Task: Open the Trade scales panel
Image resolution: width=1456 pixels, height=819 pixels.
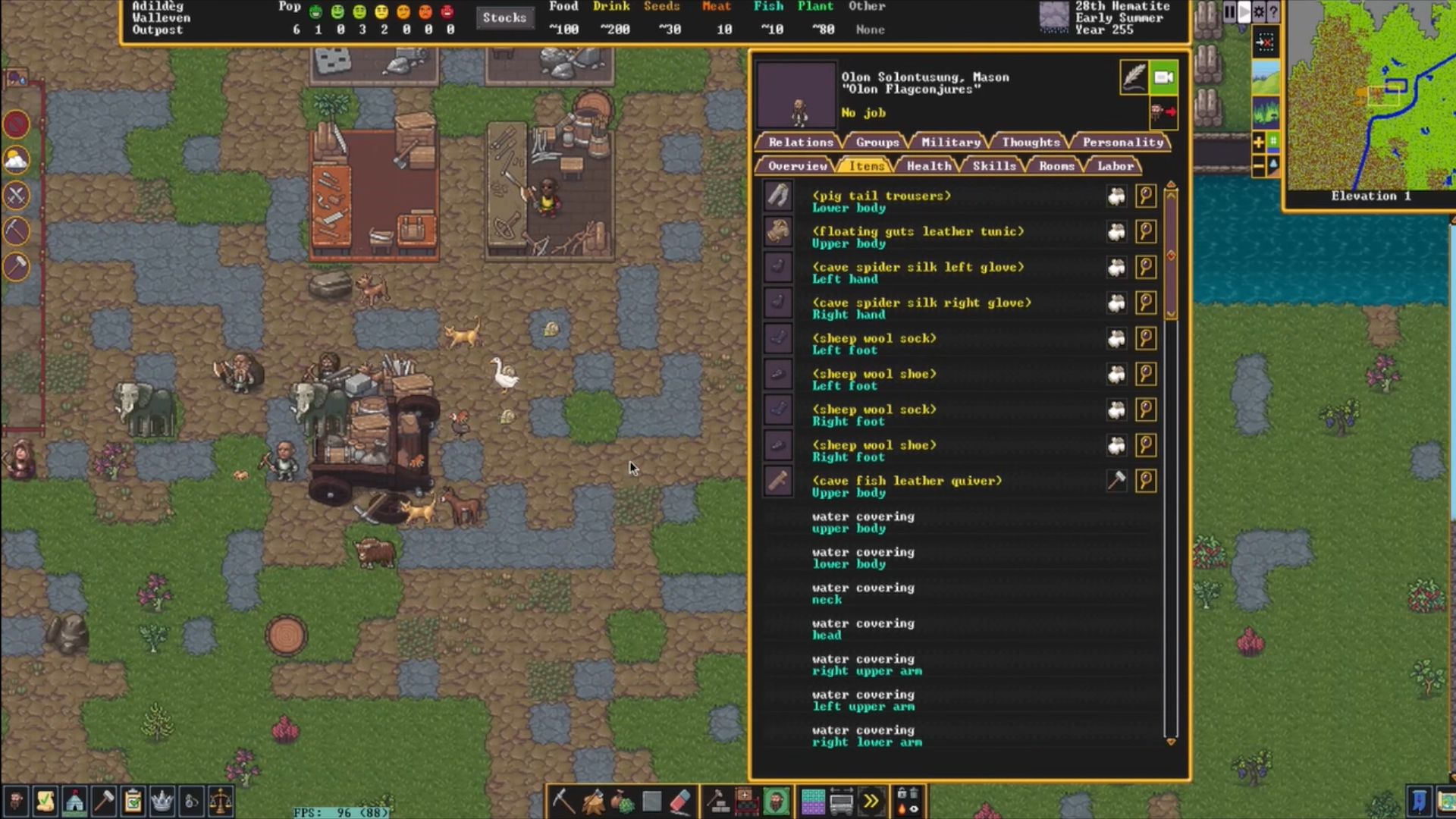Action: coord(221,802)
